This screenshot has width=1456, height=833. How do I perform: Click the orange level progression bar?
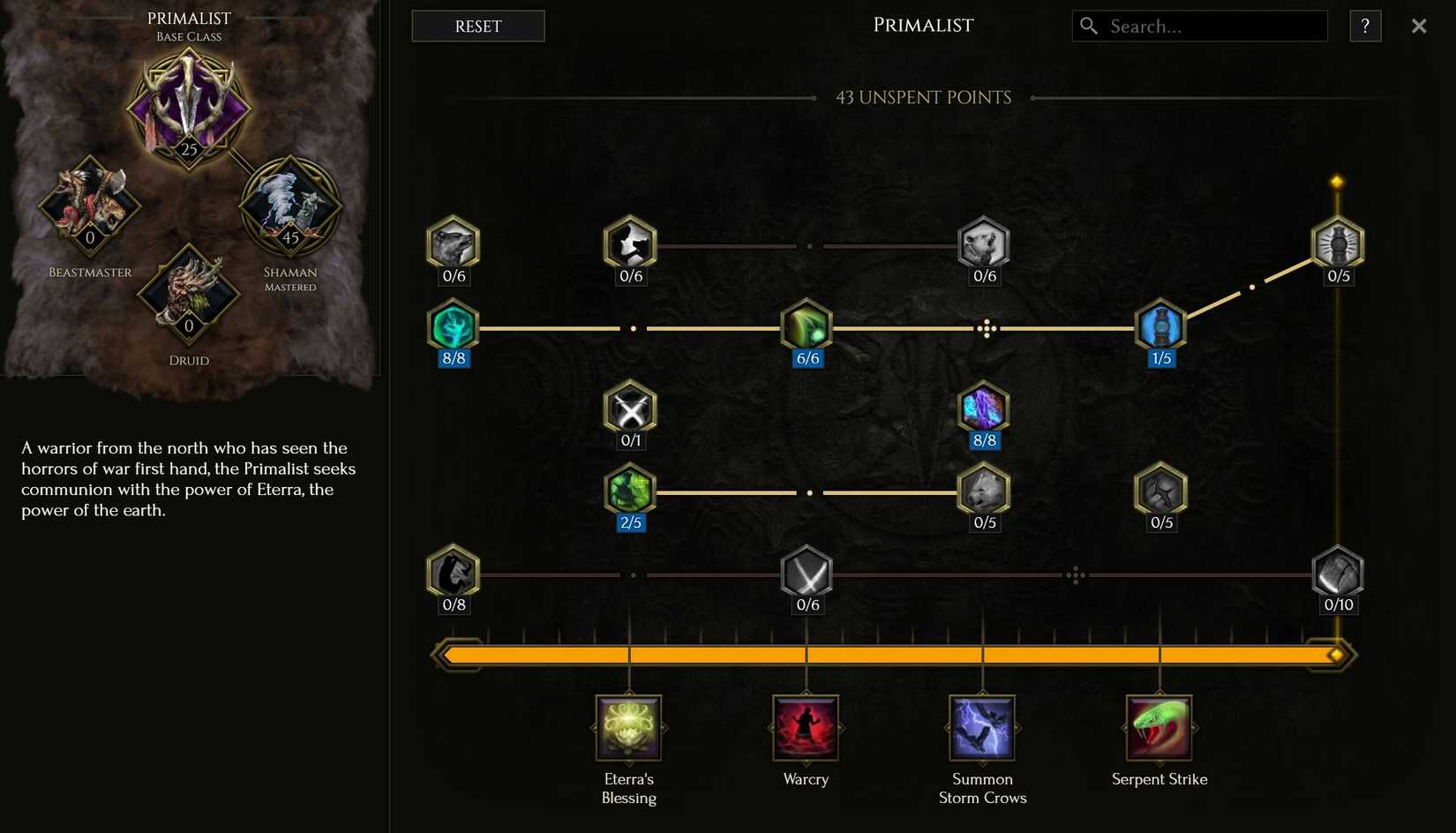tap(891, 655)
